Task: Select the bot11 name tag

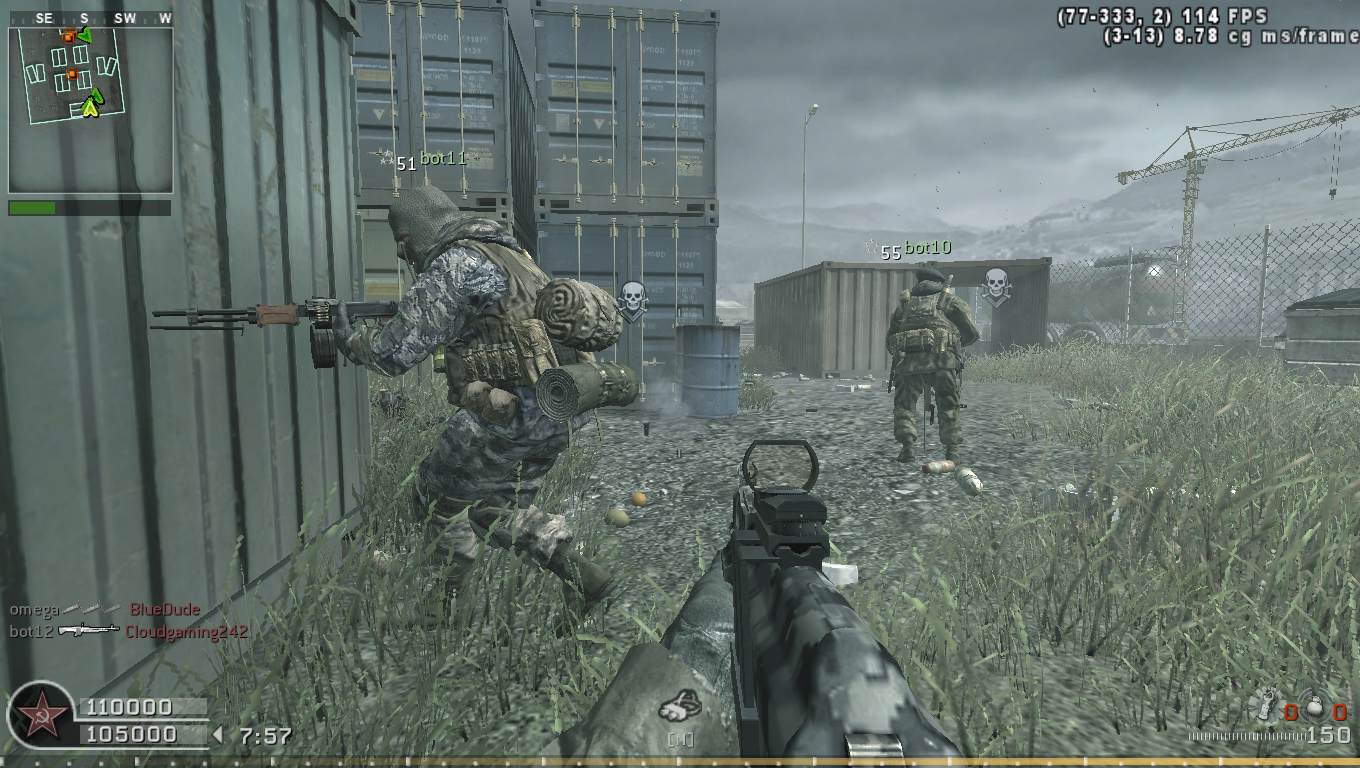Action: [443, 158]
